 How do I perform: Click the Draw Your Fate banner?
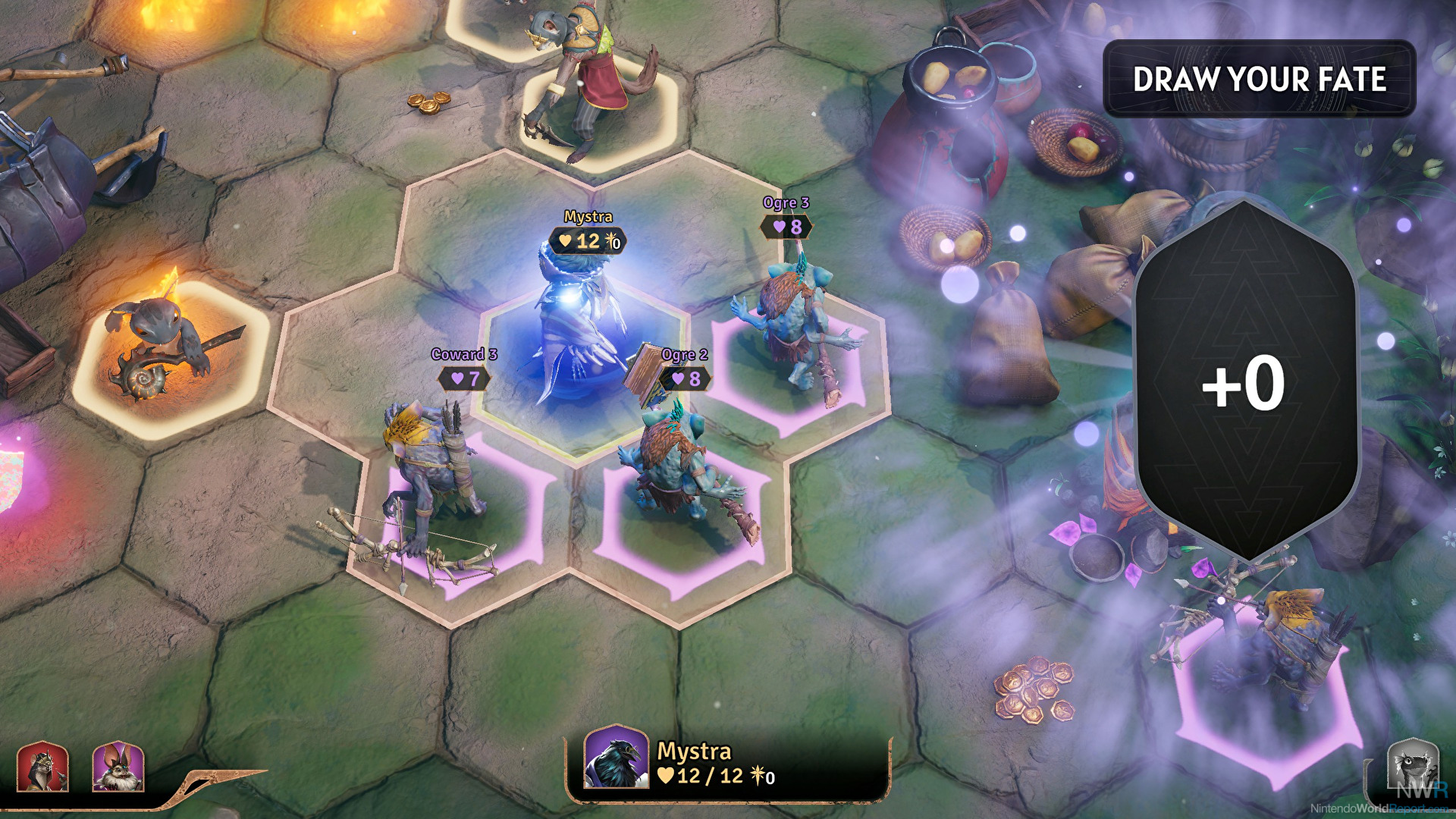pos(1259,79)
